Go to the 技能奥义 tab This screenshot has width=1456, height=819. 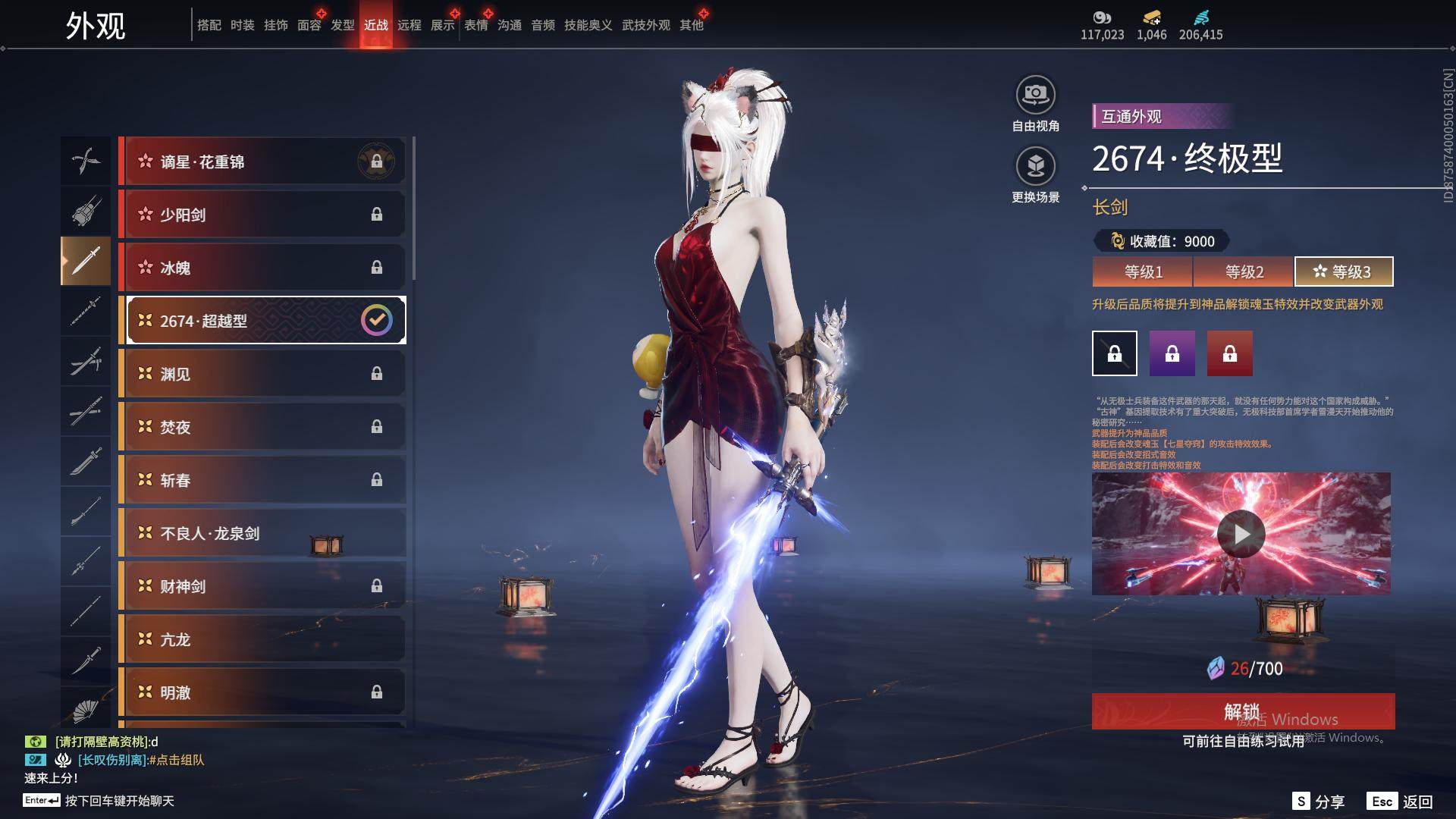point(588,25)
